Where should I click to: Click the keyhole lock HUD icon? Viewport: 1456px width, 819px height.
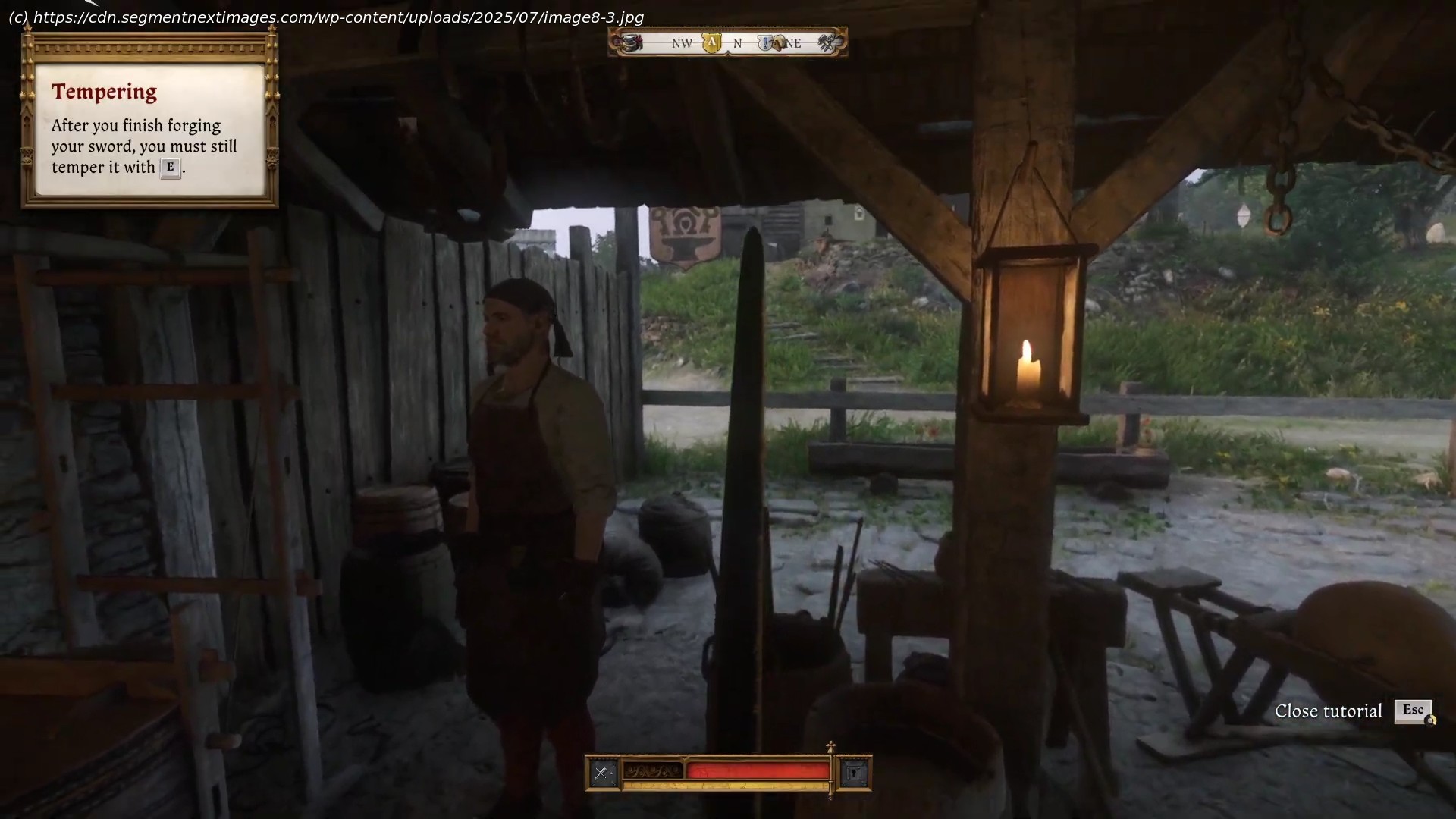855,773
